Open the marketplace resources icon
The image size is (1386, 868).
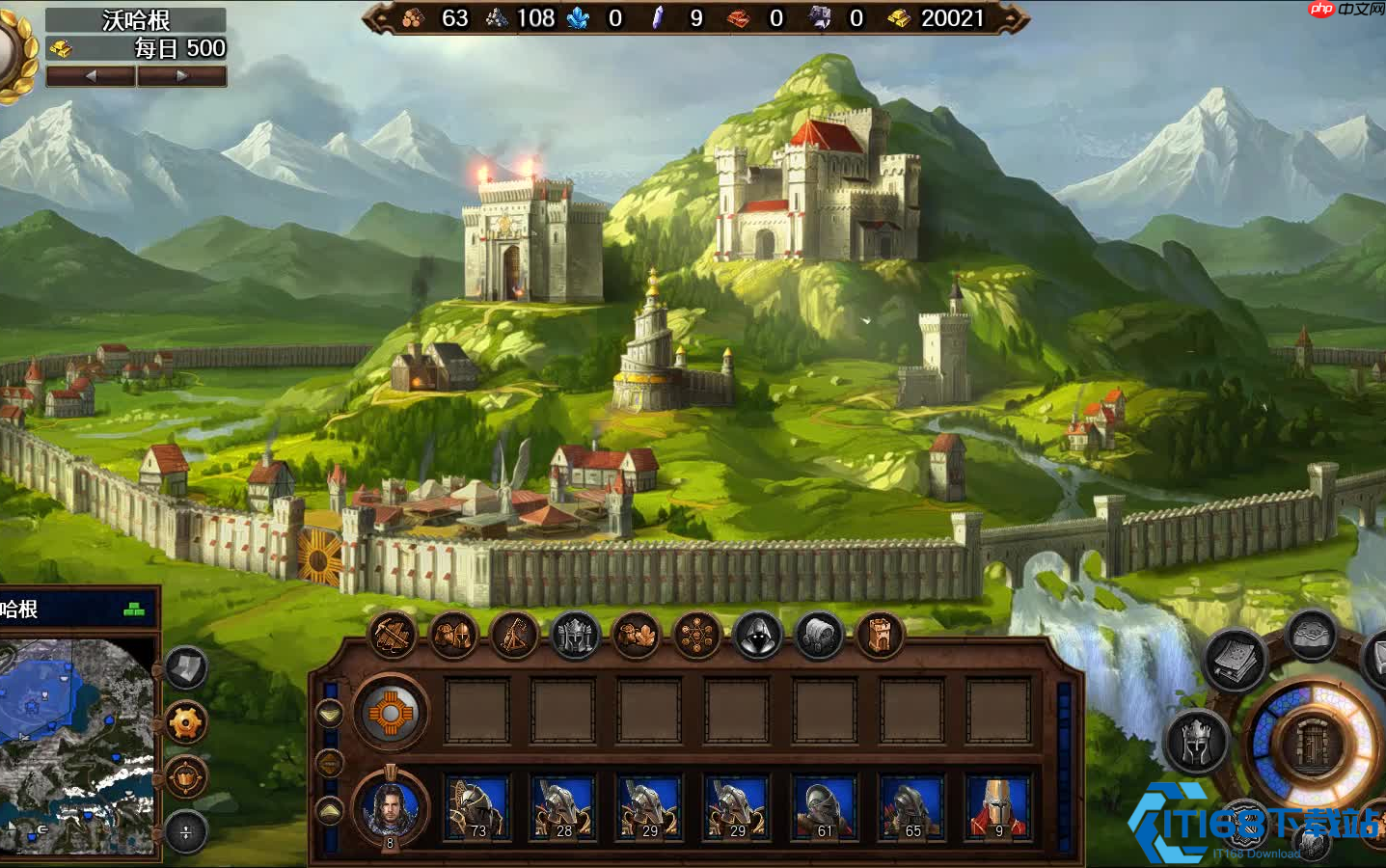[637, 637]
